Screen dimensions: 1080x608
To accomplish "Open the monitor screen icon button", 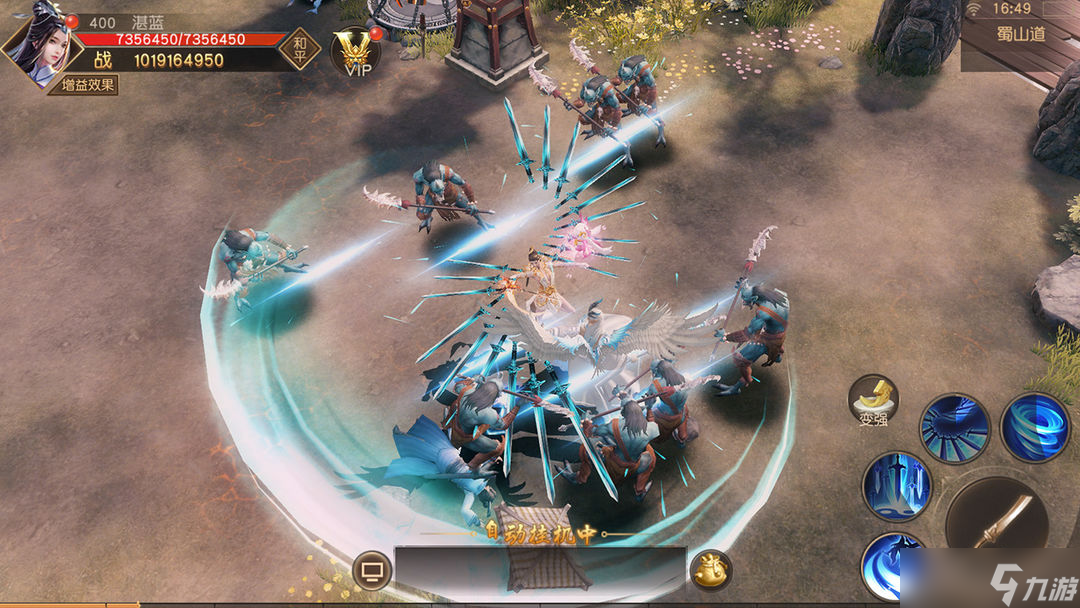I will coord(372,571).
